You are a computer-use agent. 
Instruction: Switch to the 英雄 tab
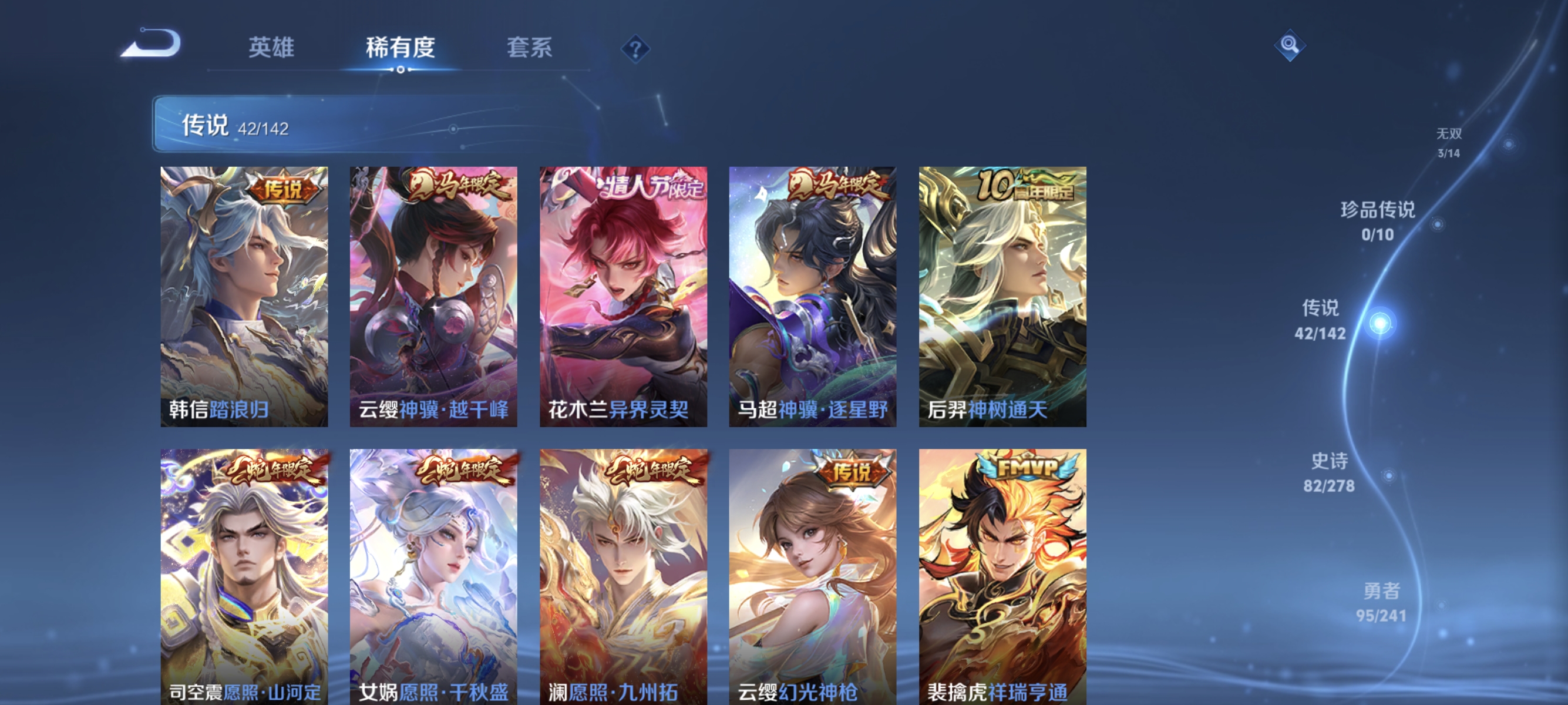[271, 49]
